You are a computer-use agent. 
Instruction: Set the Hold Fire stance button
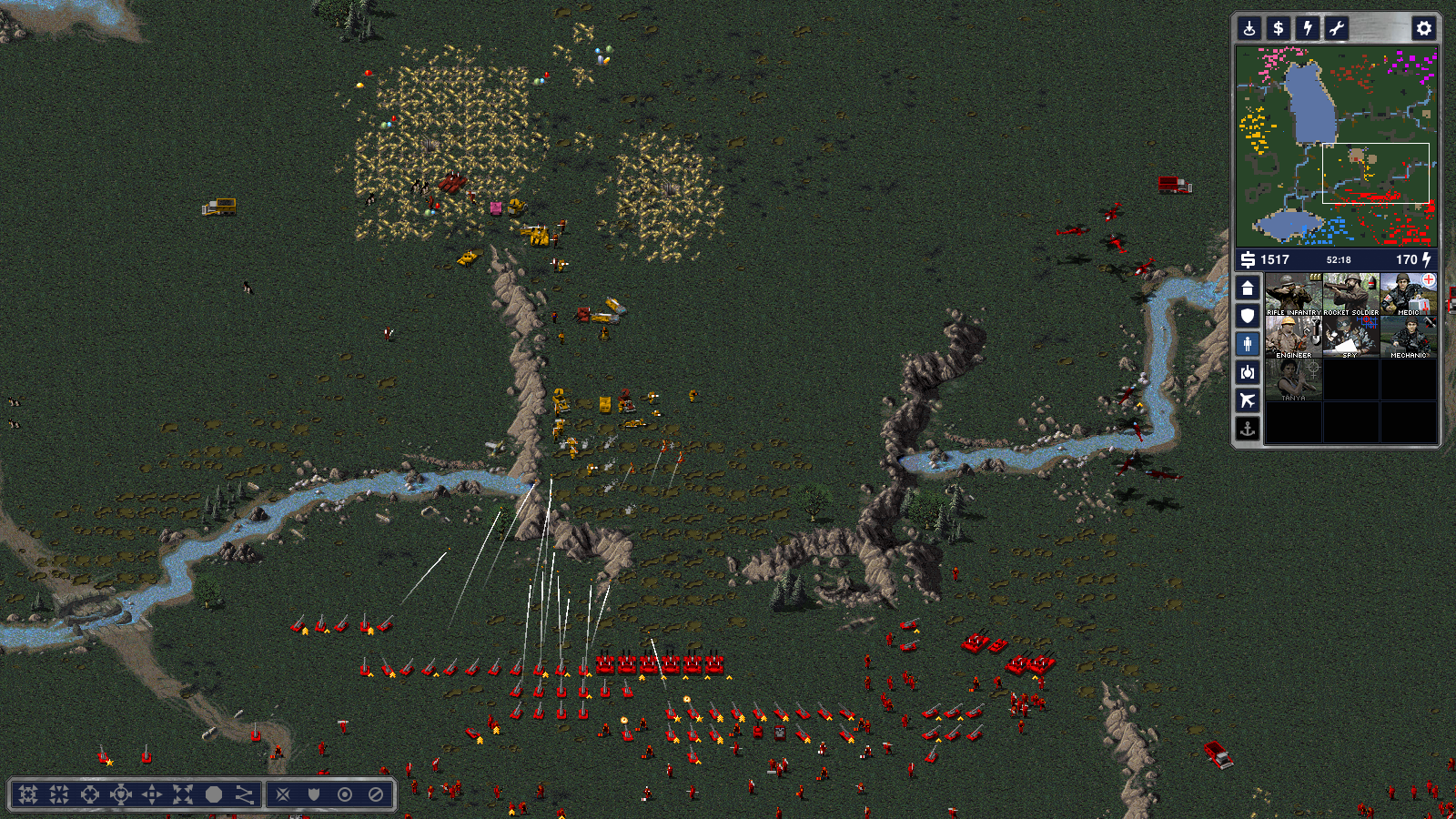point(376,794)
